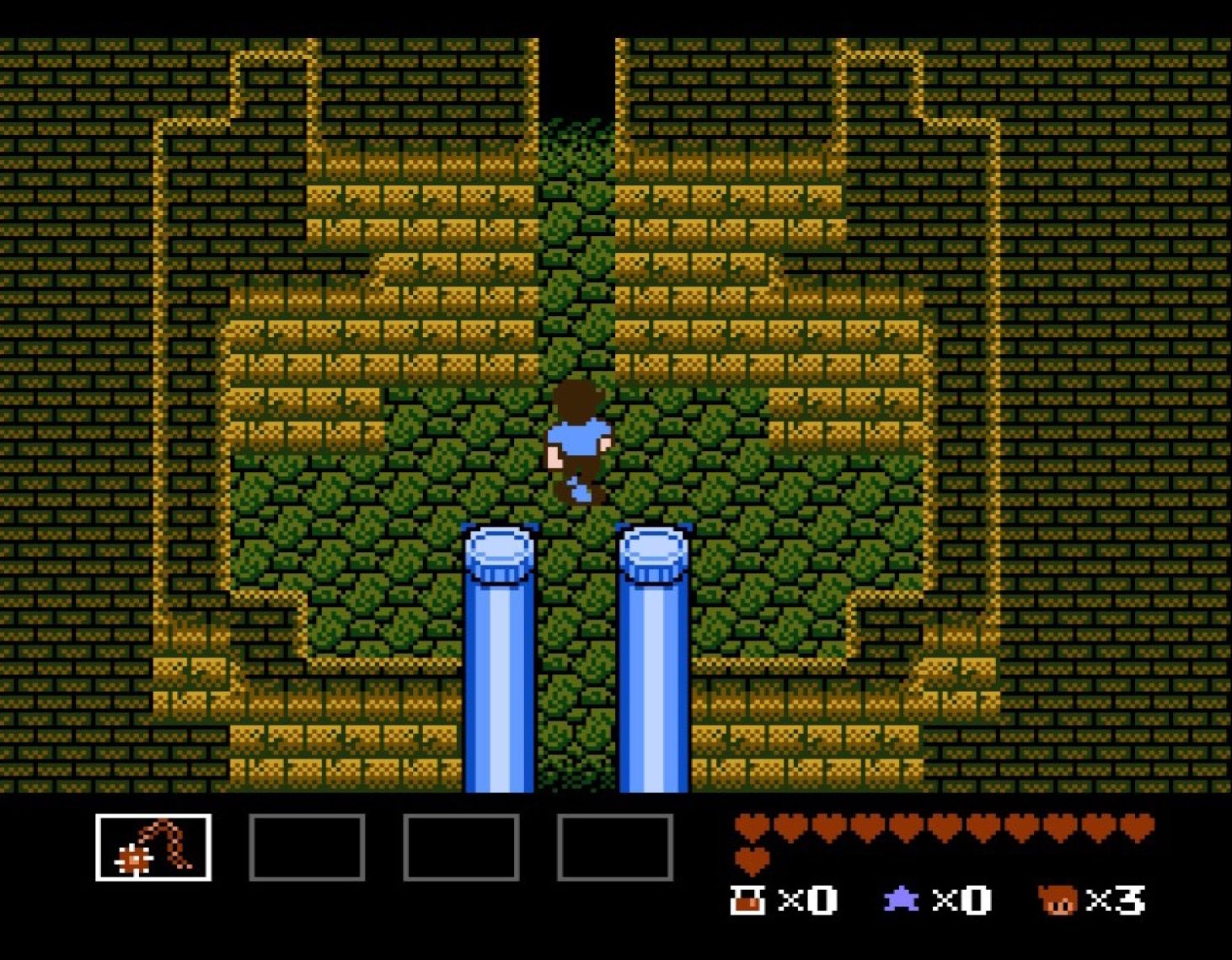The height and width of the screenshot is (960, 1232).
Task: Click the last heart on the top row
Action: tap(1135, 829)
